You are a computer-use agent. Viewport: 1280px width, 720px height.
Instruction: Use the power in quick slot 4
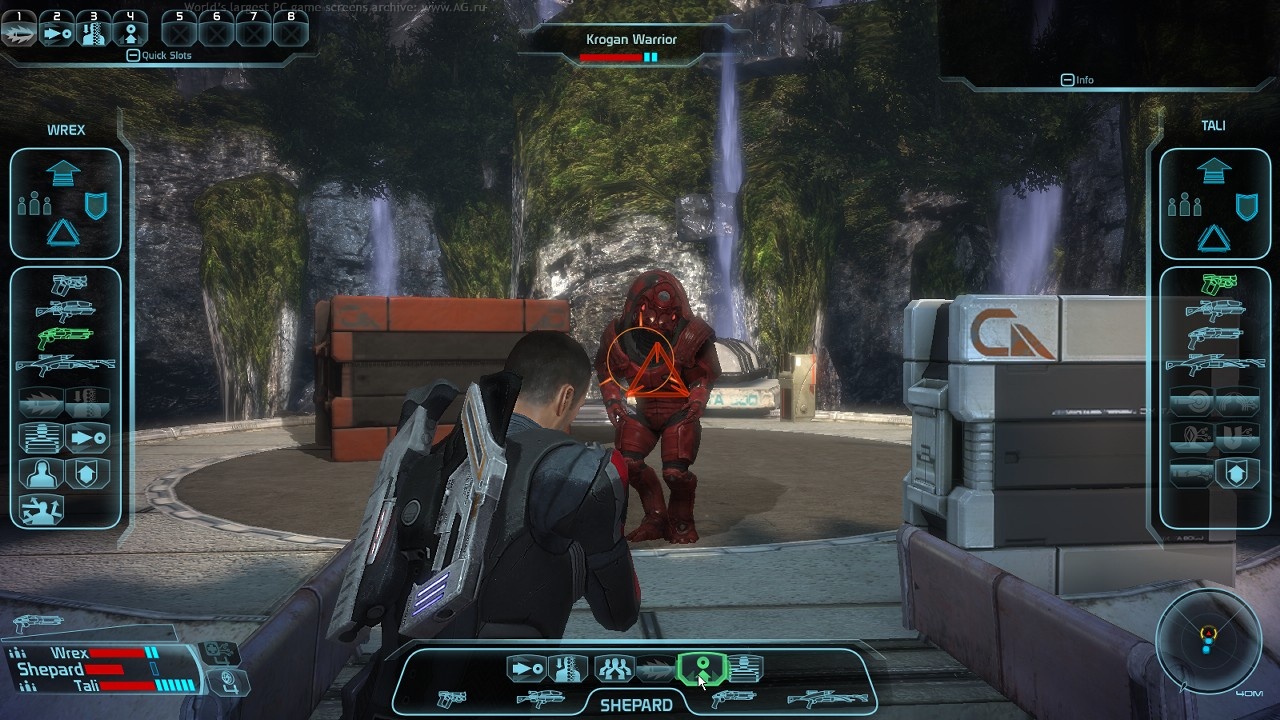tap(130, 32)
